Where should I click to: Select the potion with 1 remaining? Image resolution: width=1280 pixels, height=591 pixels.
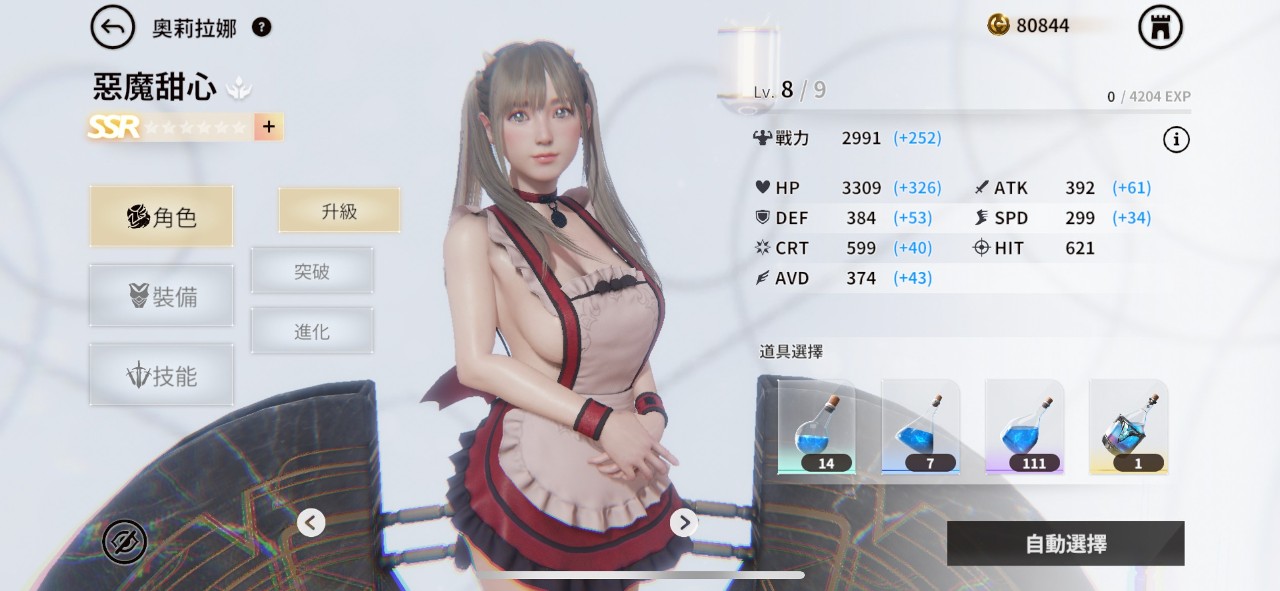coord(1128,427)
